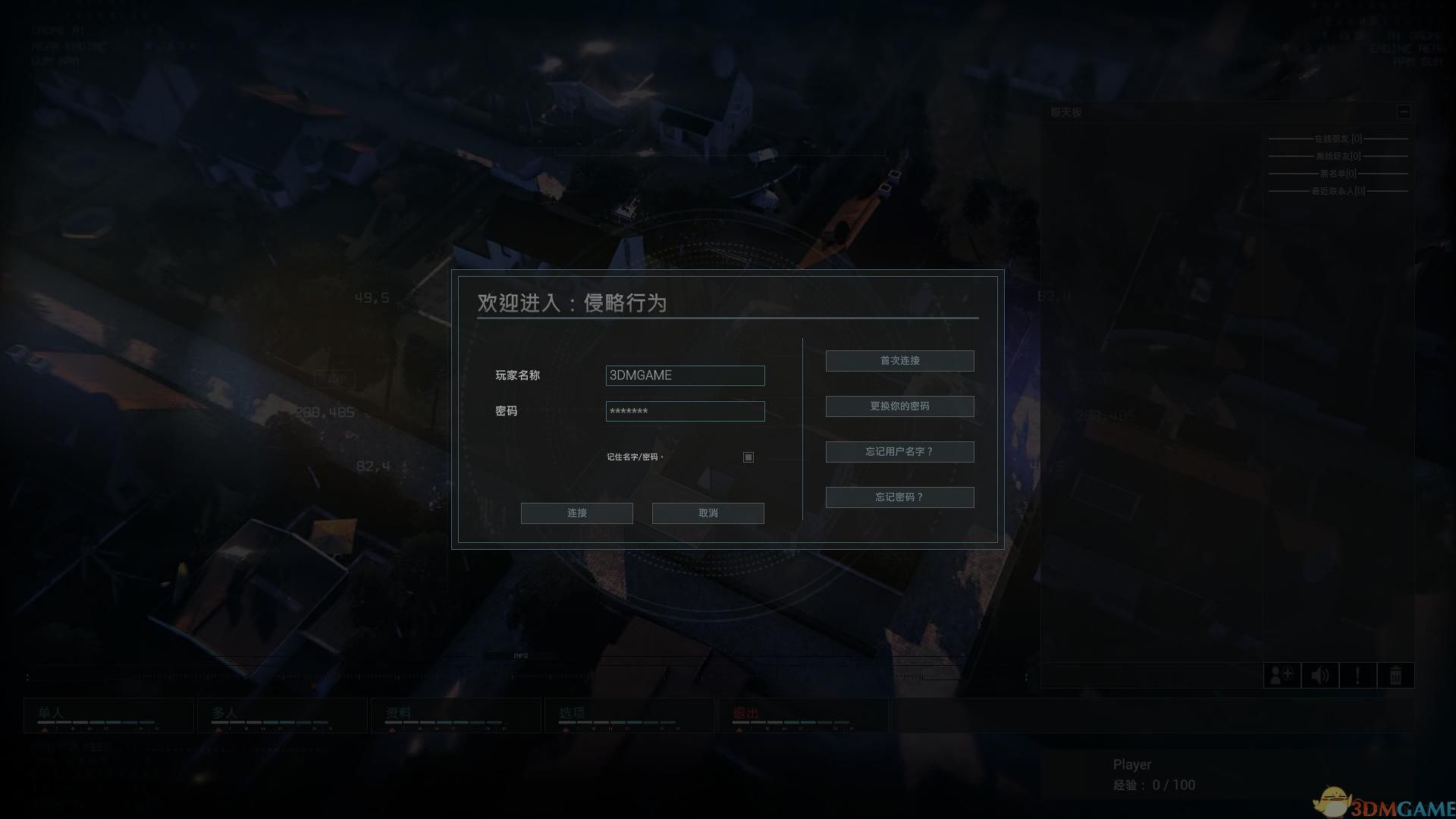Click the 密码 password input field

click(685, 411)
